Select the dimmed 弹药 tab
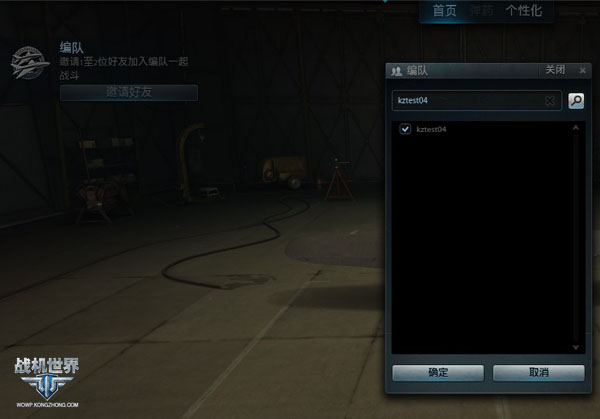The image size is (600, 419). click(482, 11)
